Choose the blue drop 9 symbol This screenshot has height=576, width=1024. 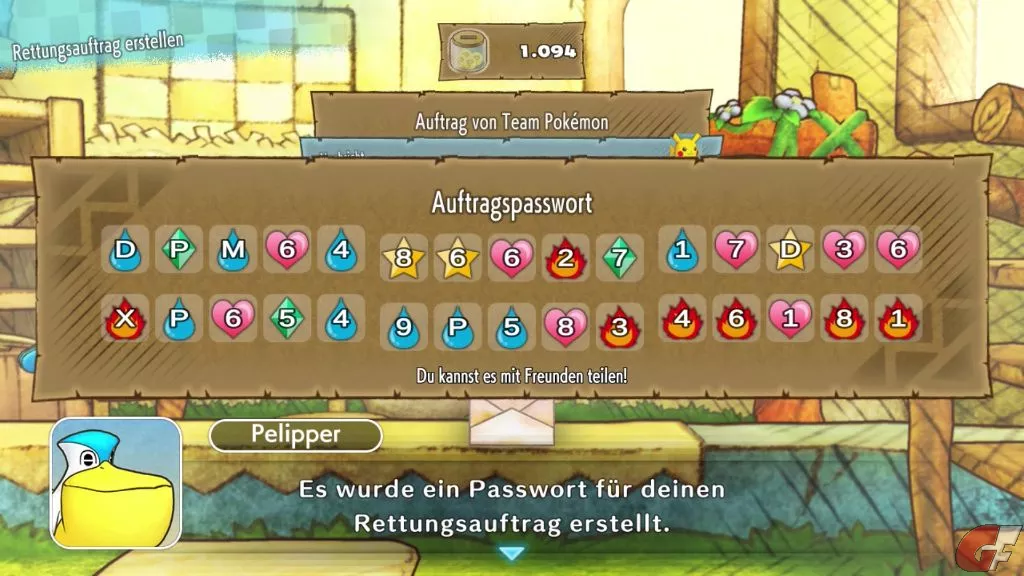tap(404, 328)
